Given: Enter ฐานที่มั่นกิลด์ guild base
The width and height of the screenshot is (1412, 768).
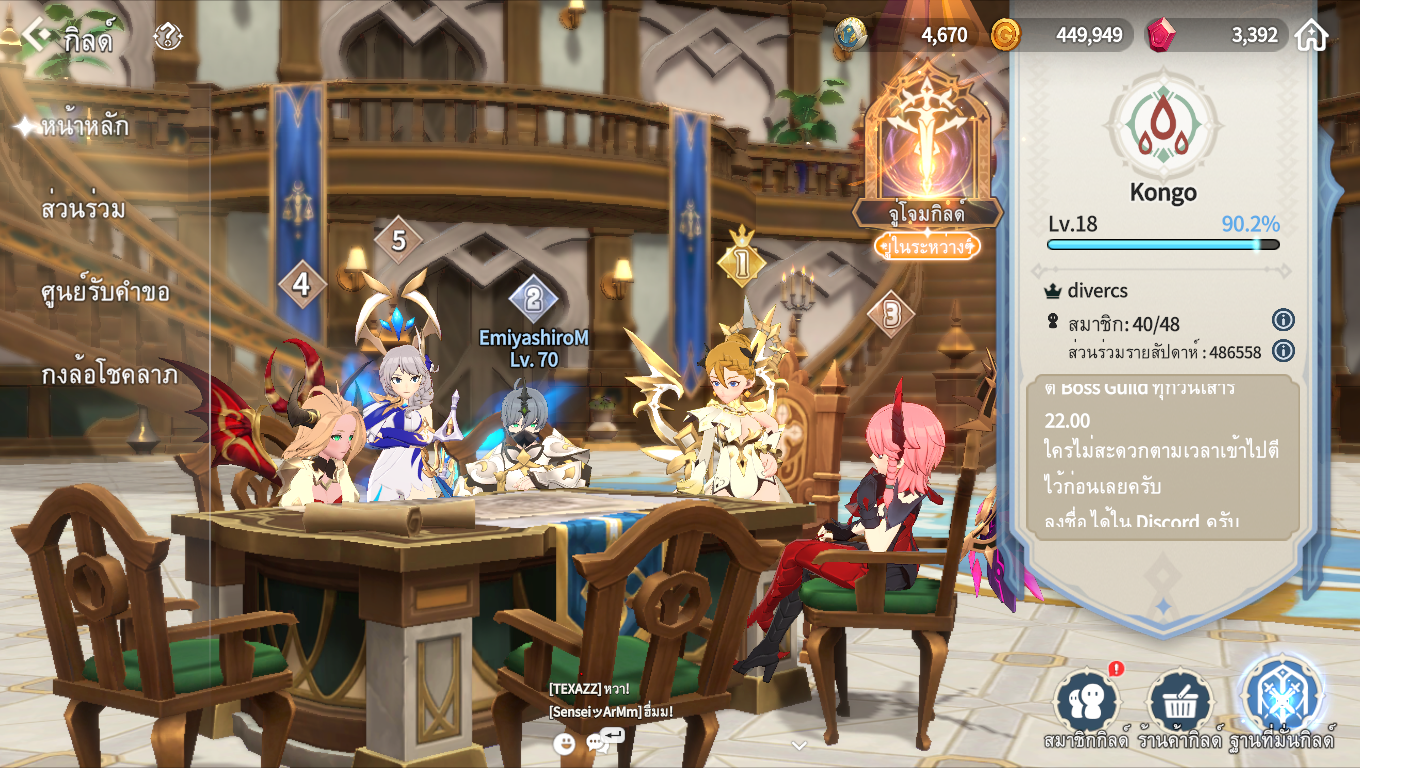Looking at the screenshot, I should coord(1281,698).
